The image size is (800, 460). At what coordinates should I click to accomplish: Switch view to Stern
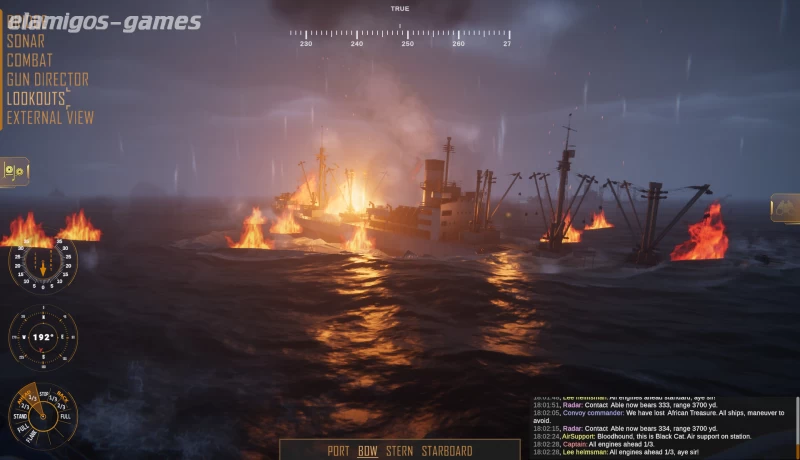pos(399,451)
